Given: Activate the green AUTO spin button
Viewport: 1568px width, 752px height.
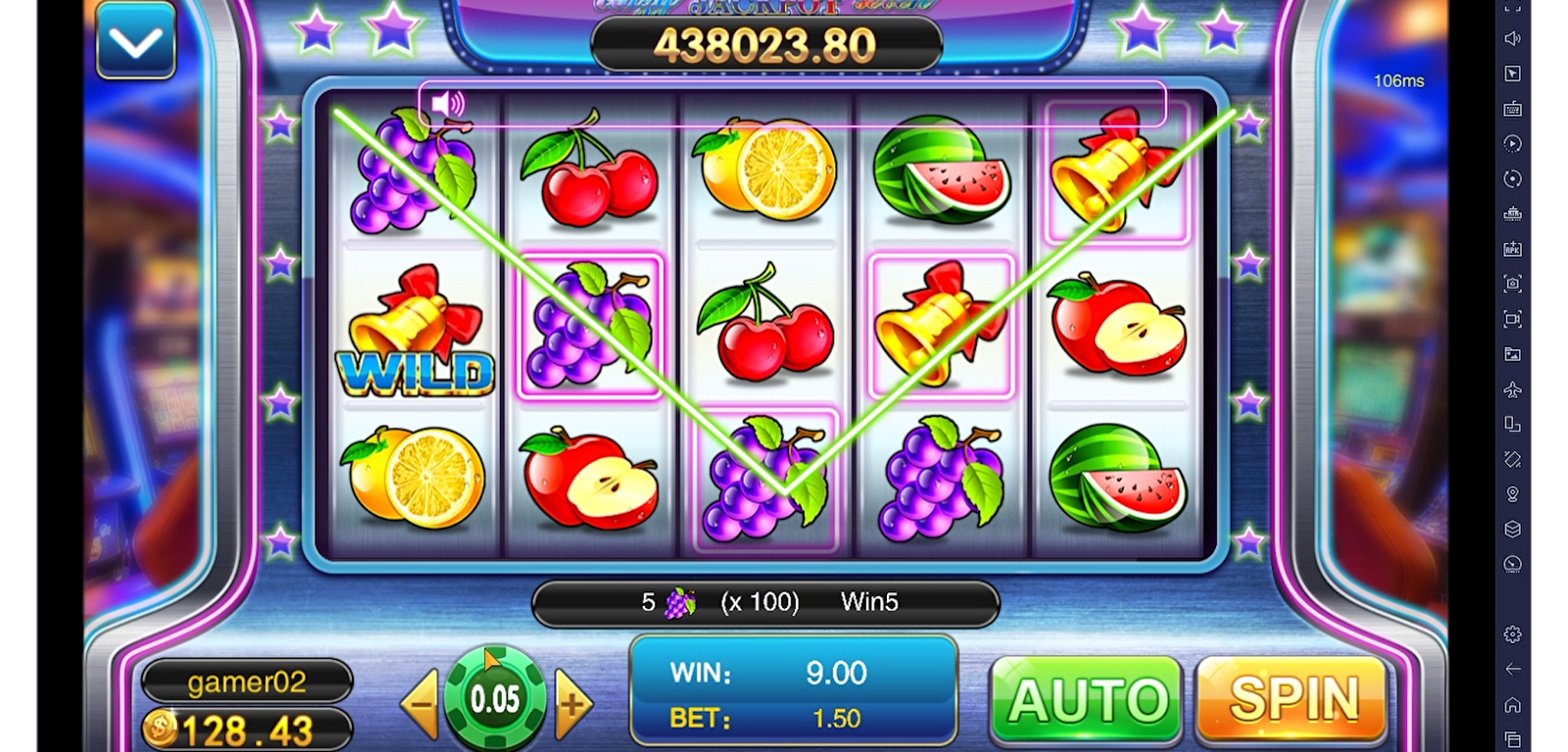Looking at the screenshot, I should pos(1087,700).
